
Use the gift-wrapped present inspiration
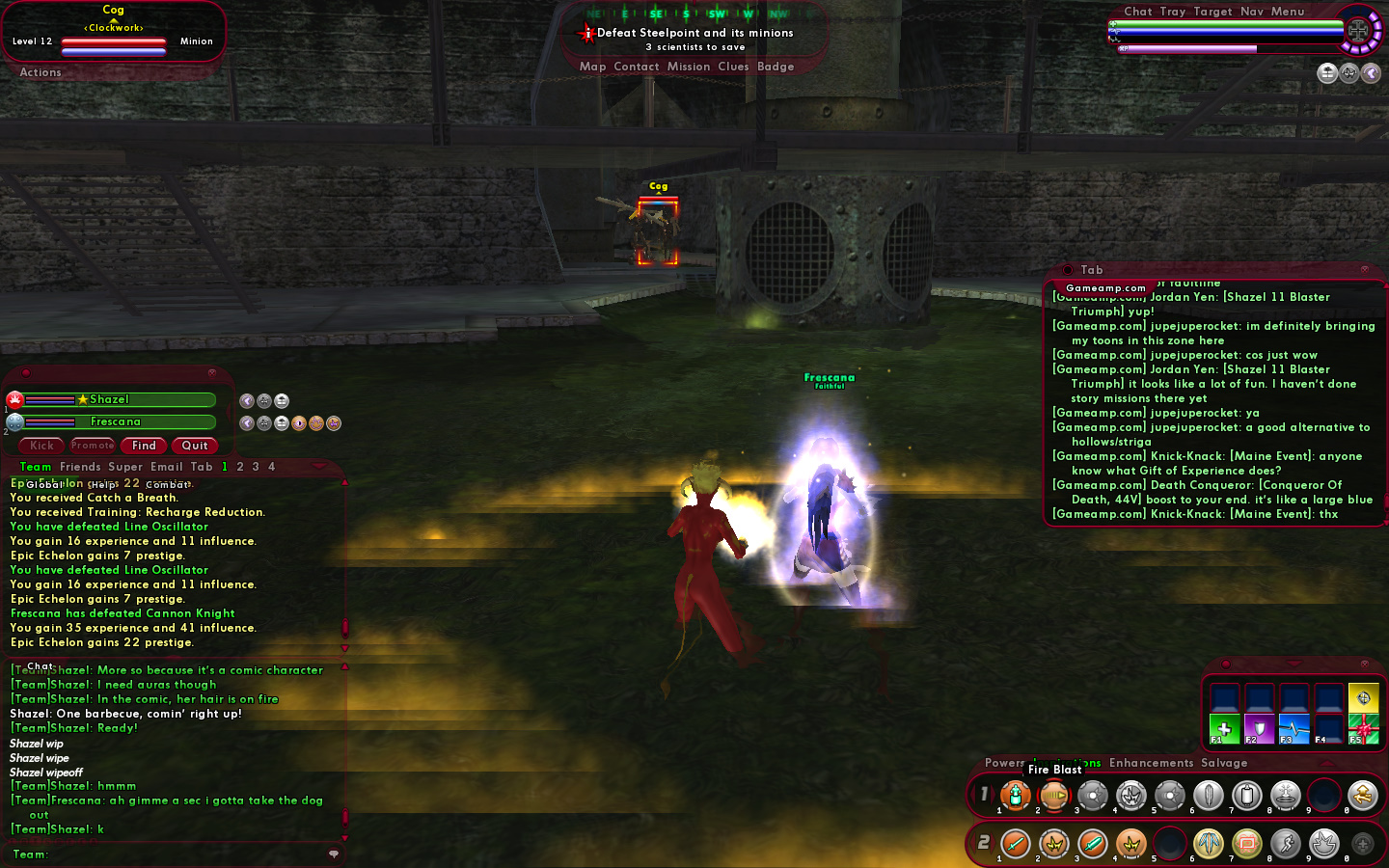(1363, 730)
